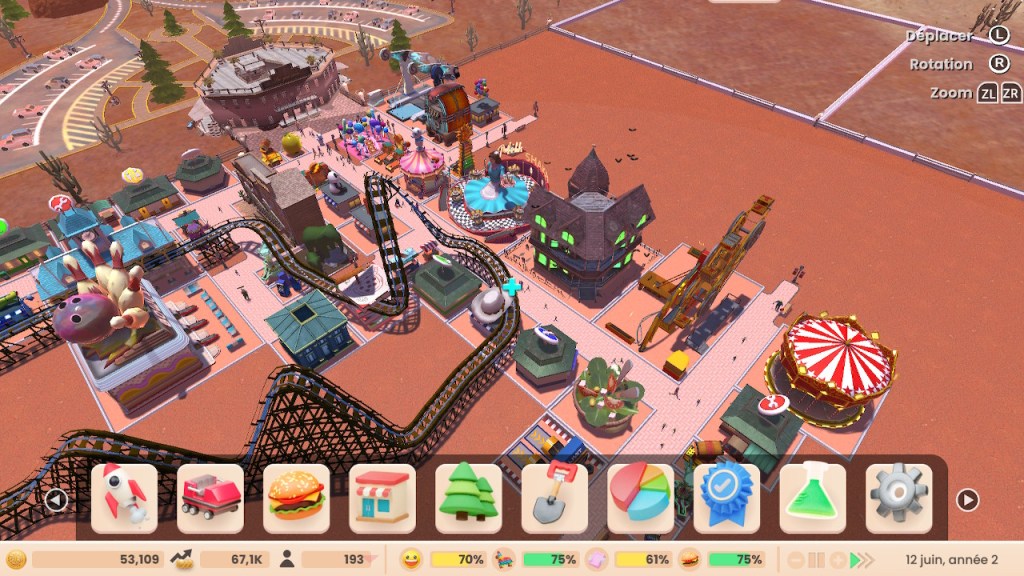Image resolution: width=1024 pixels, height=576 pixels.
Task: Open the burger food stalls menu
Action: (x=296, y=498)
